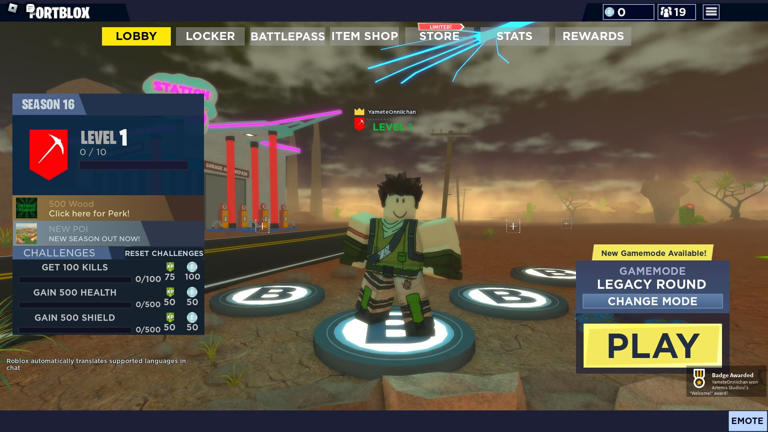Screen dimensions: 768x432
Task: Claim the 500 Wood perk
Action: (x=89, y=208)
